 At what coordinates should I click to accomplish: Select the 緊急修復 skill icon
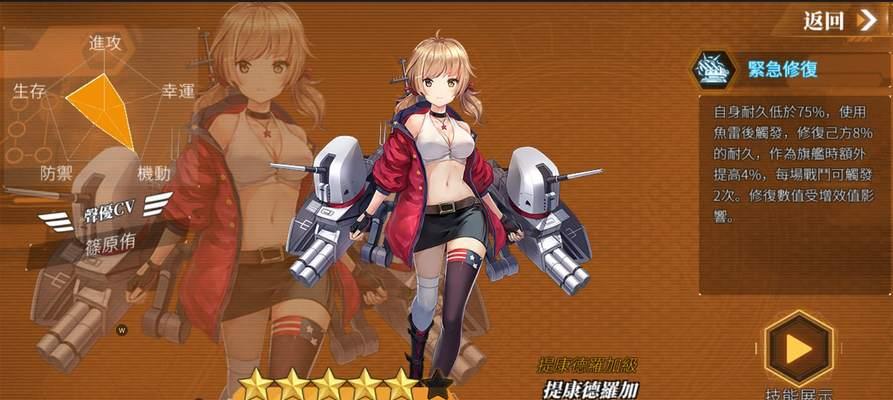715,69
